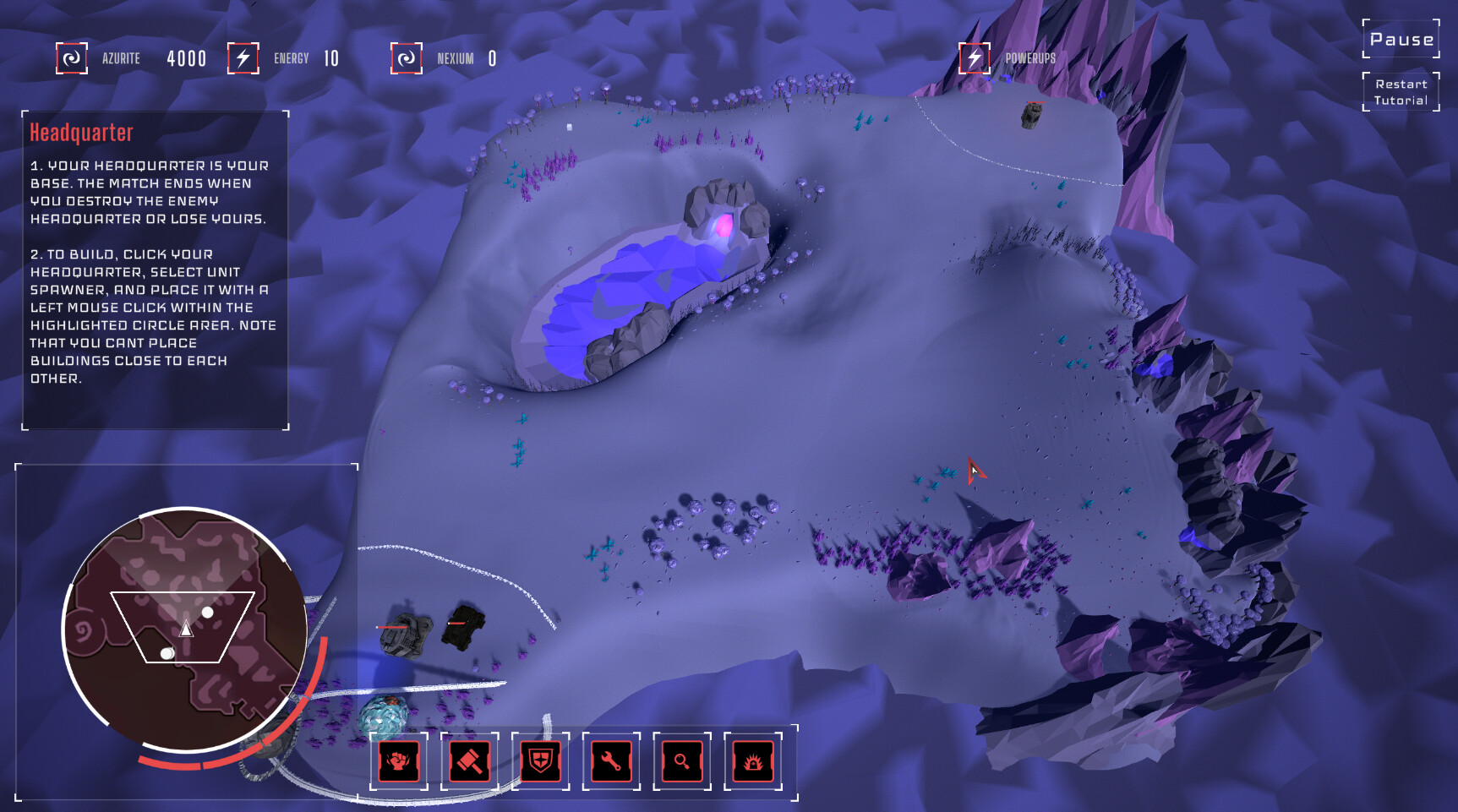Open the shield defense icon

click(x=540, y=761)
